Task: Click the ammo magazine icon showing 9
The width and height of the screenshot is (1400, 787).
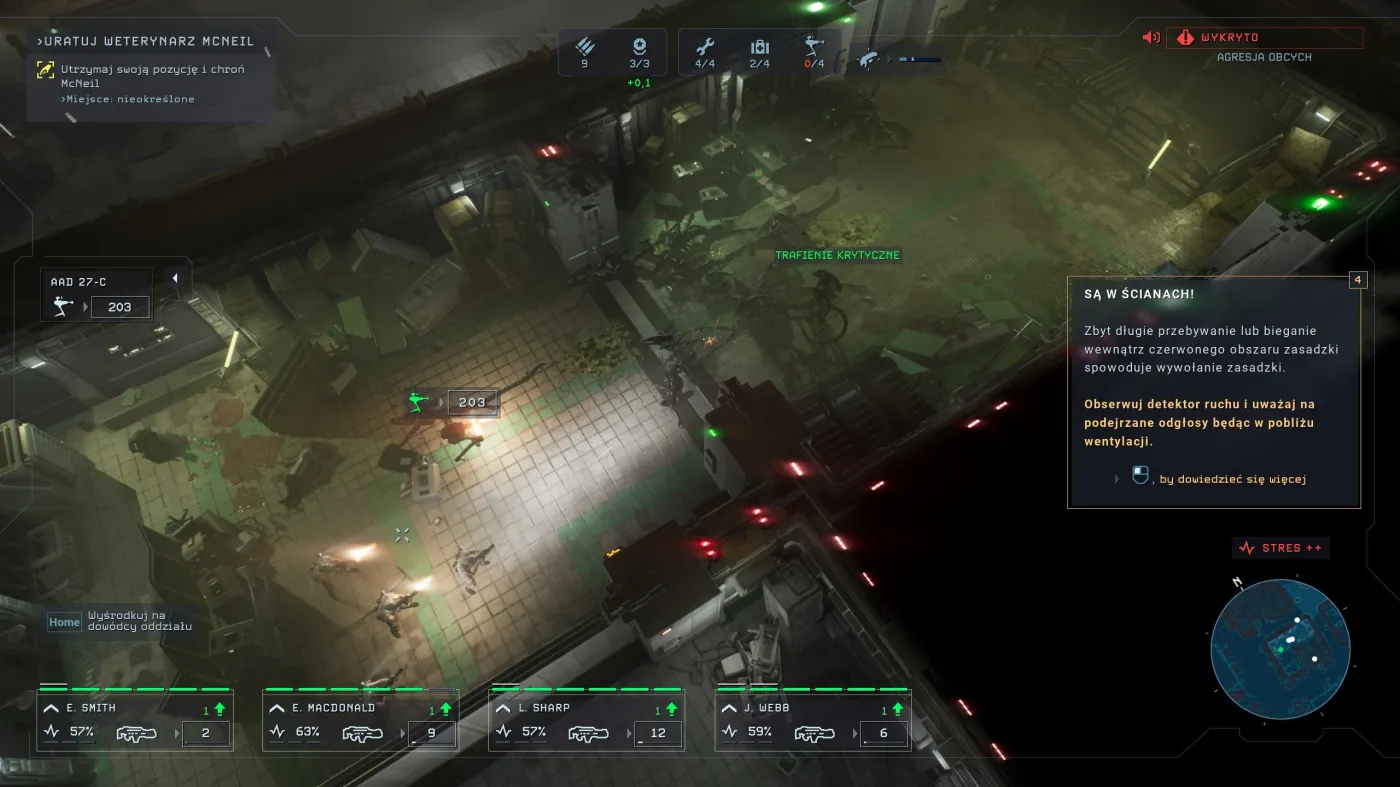Action: tap(586, 44)
